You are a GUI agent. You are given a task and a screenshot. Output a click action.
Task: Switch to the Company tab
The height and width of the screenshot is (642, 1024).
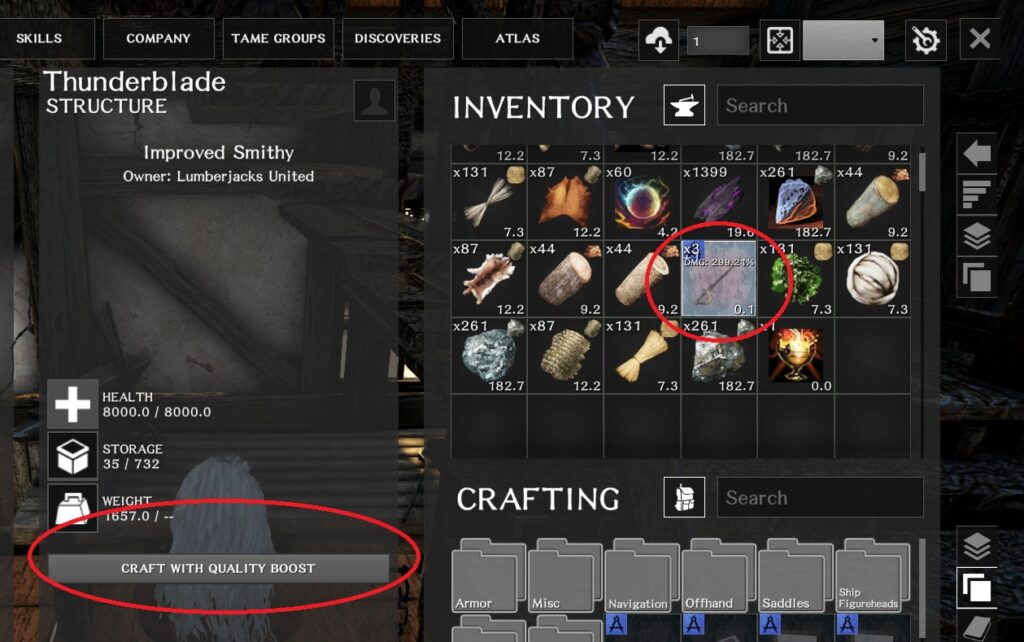pos(158,39)
